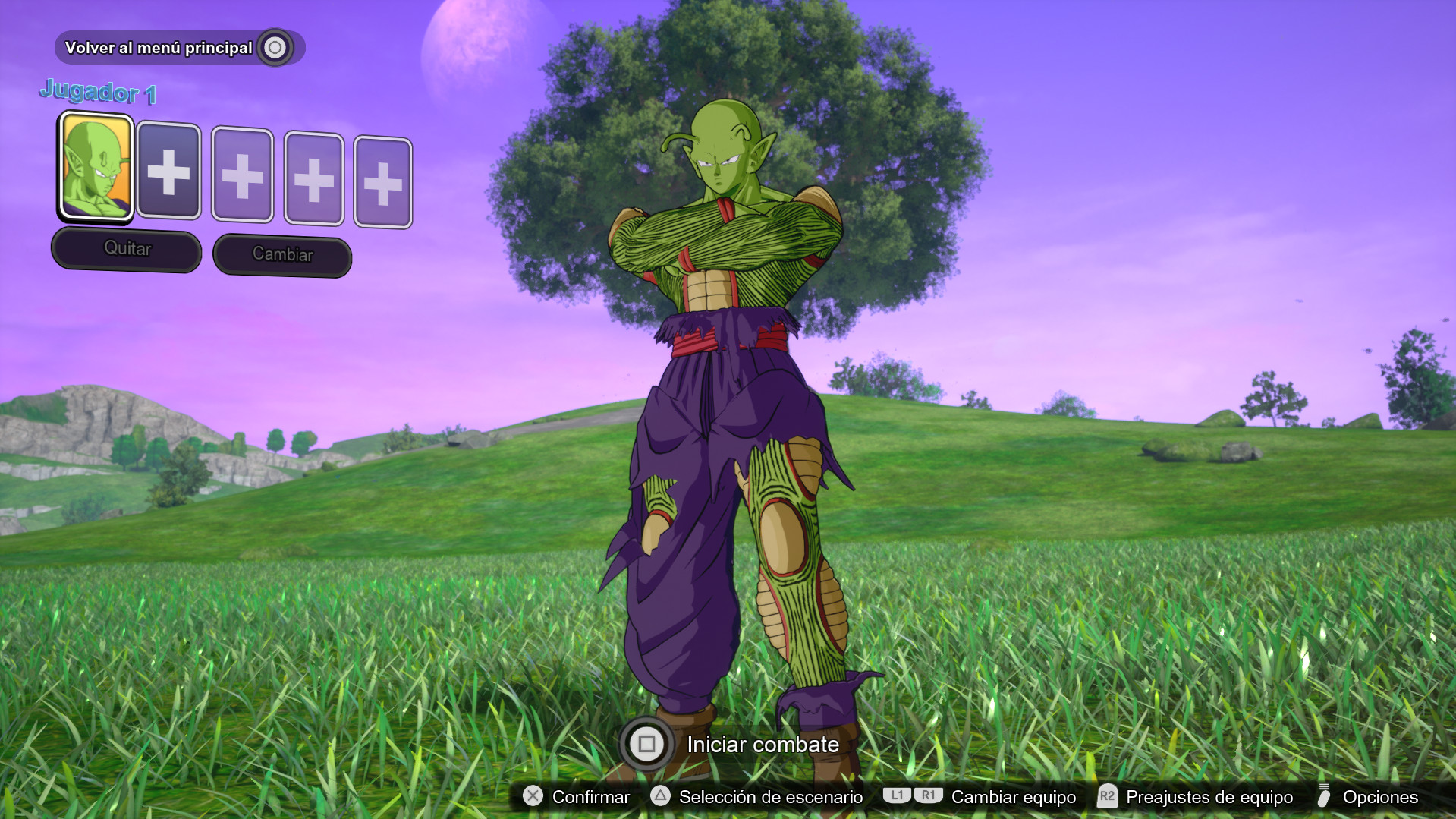Select Volver al menú principal

click(159, 47)
